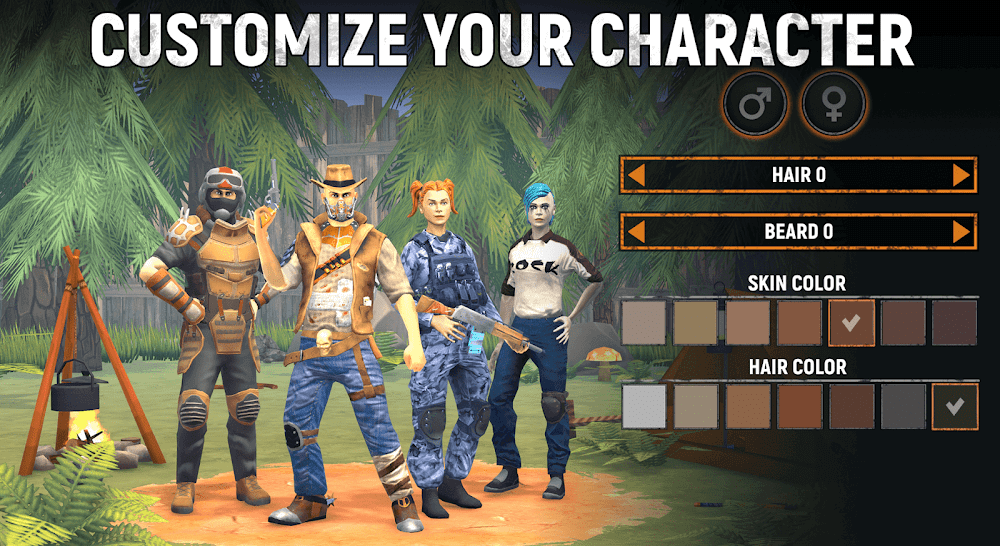Choose the darkest skin color swatch
1000x546 pixels.
coord(954,322)
